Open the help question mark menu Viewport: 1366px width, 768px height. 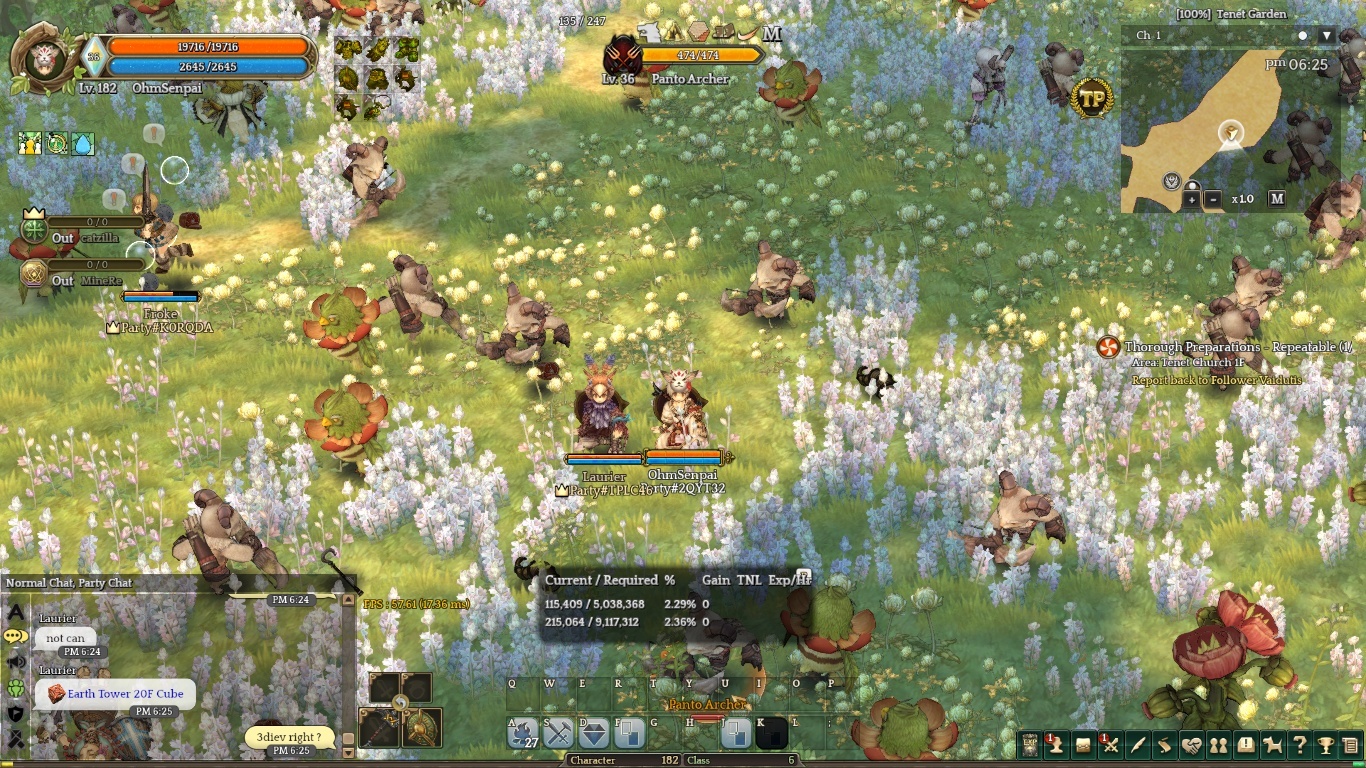1299,745
